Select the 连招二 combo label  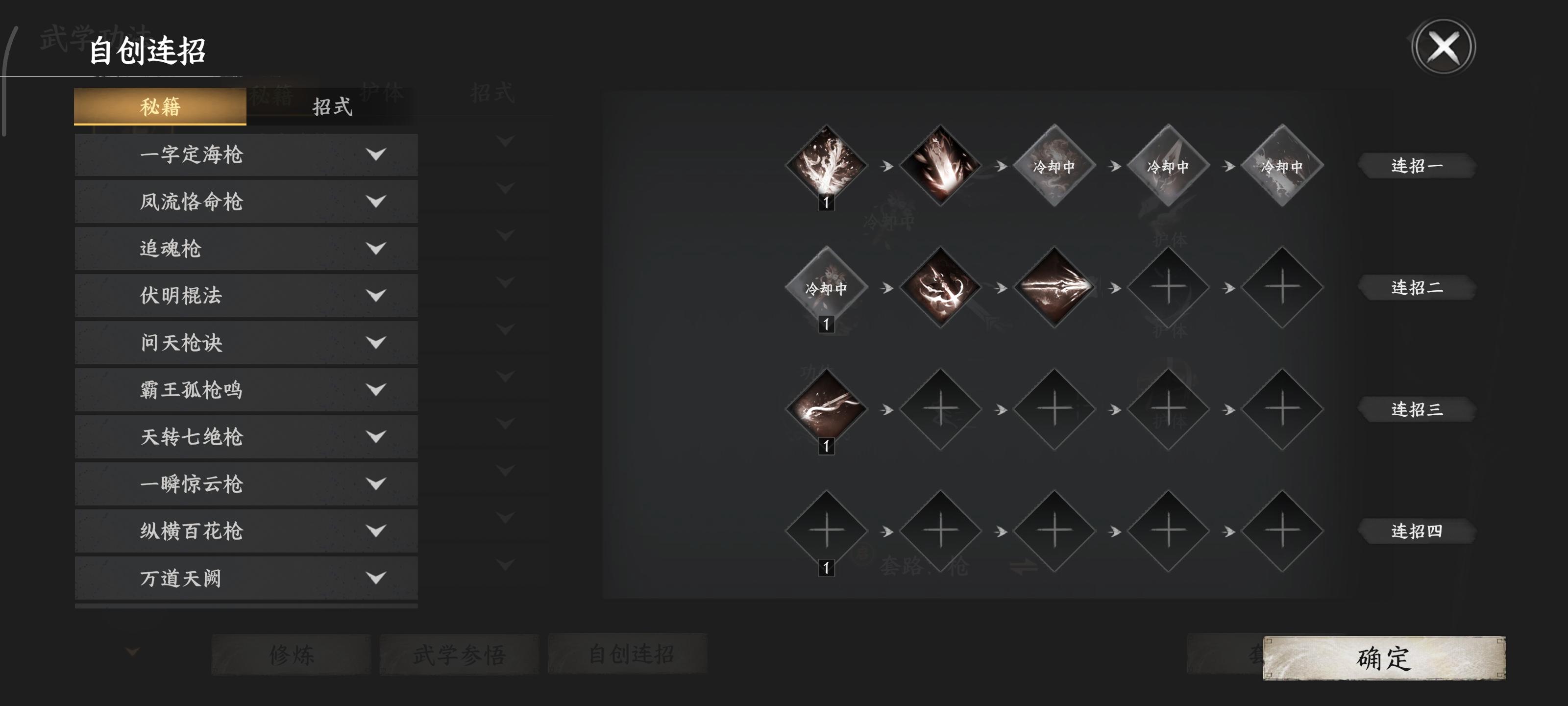pos(1418,287)
